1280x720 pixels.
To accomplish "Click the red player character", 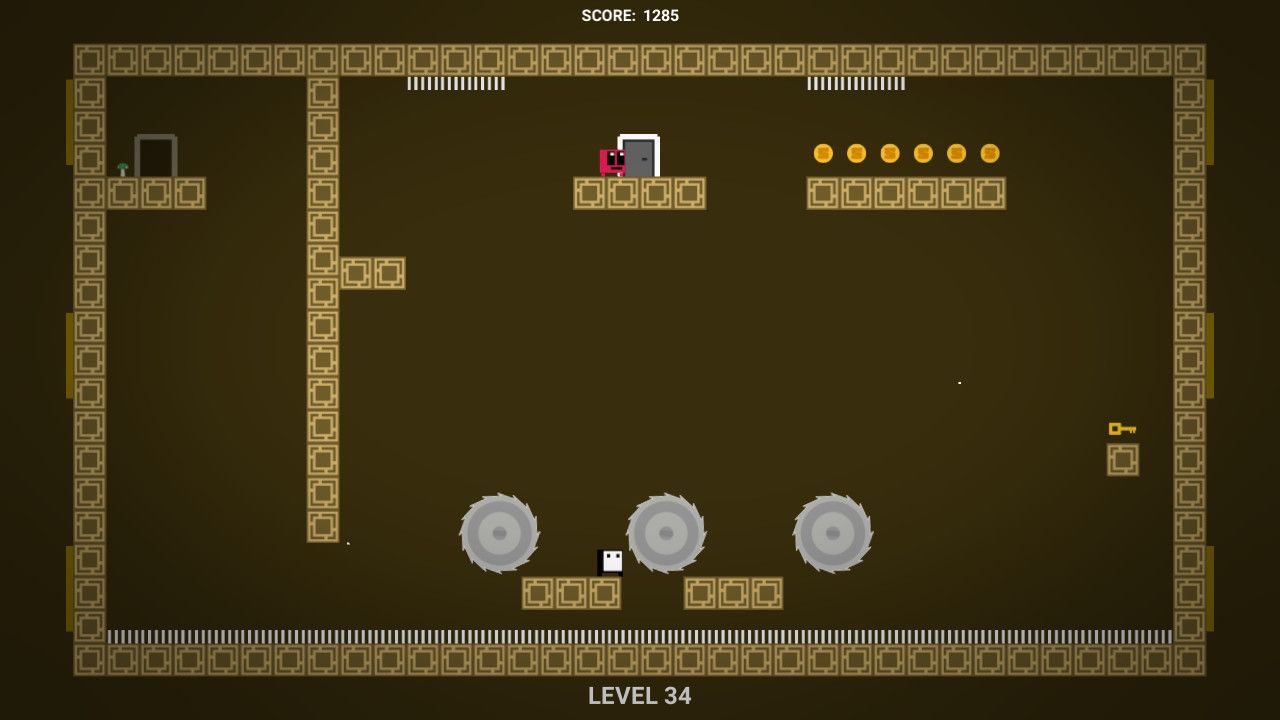I will point(610,160).
